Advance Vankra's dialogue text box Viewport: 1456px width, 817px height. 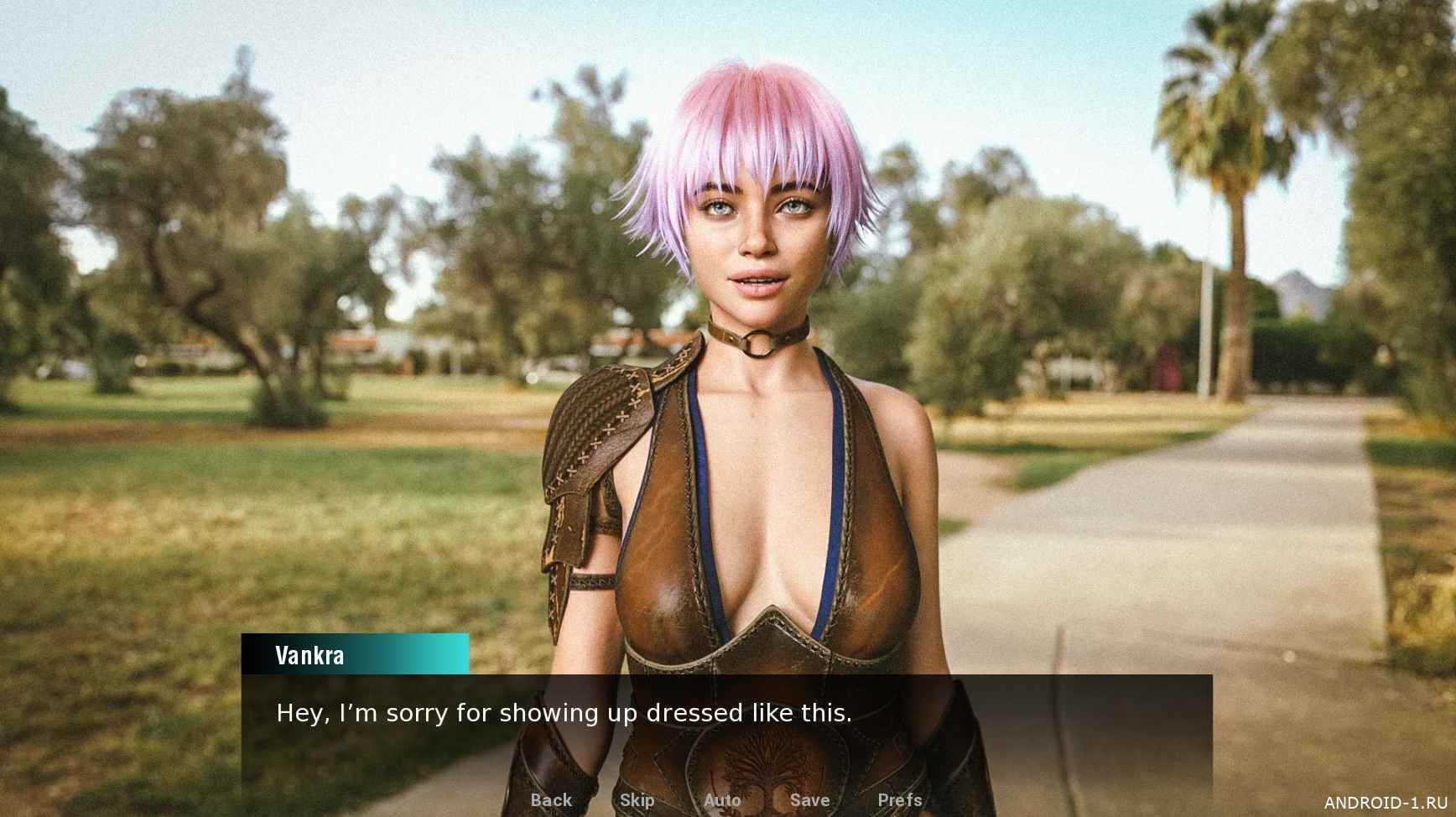click(726, 730)
